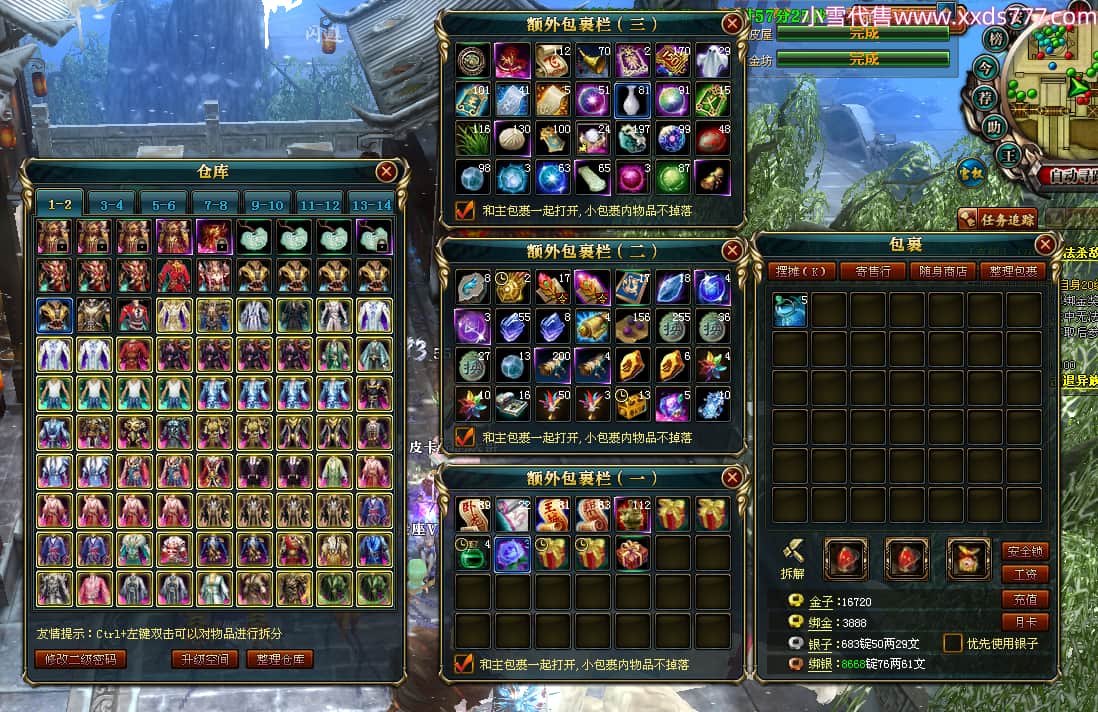This screenshot has height=712, width=1098.
Task: Click the 安全锁 safety lock button
Action: click(1025, 551)
